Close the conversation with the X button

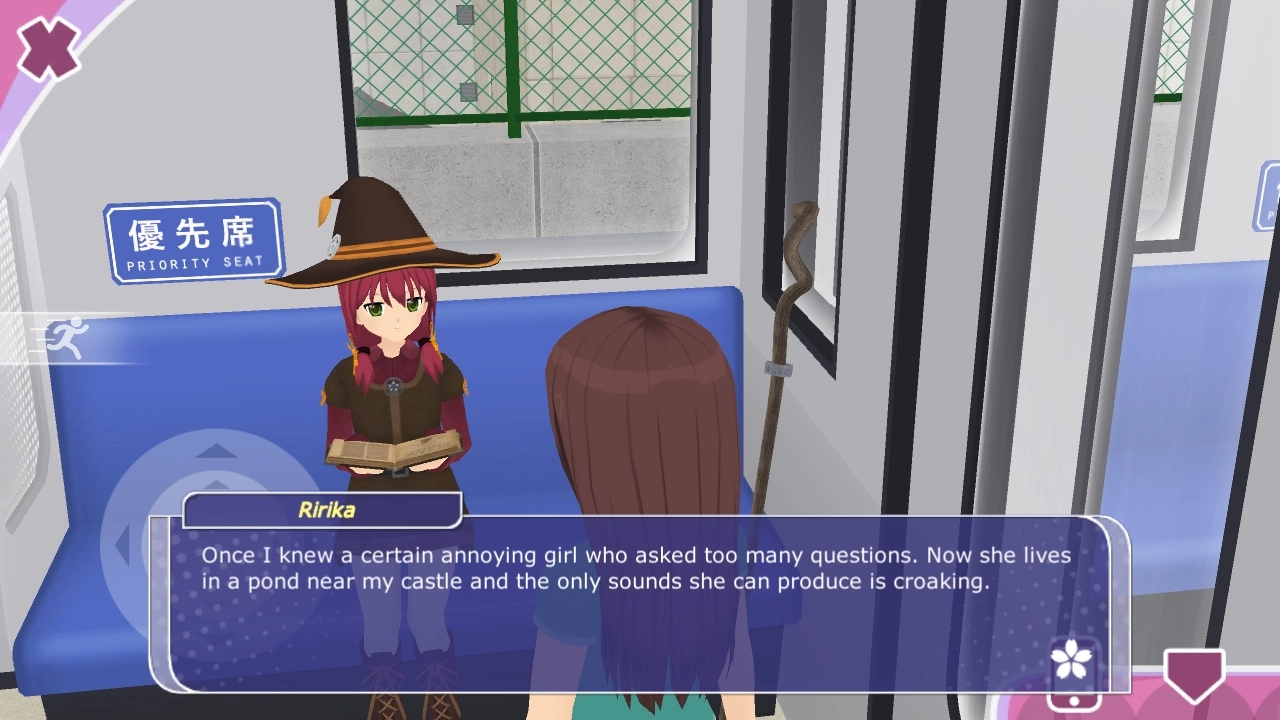point(47,48)
